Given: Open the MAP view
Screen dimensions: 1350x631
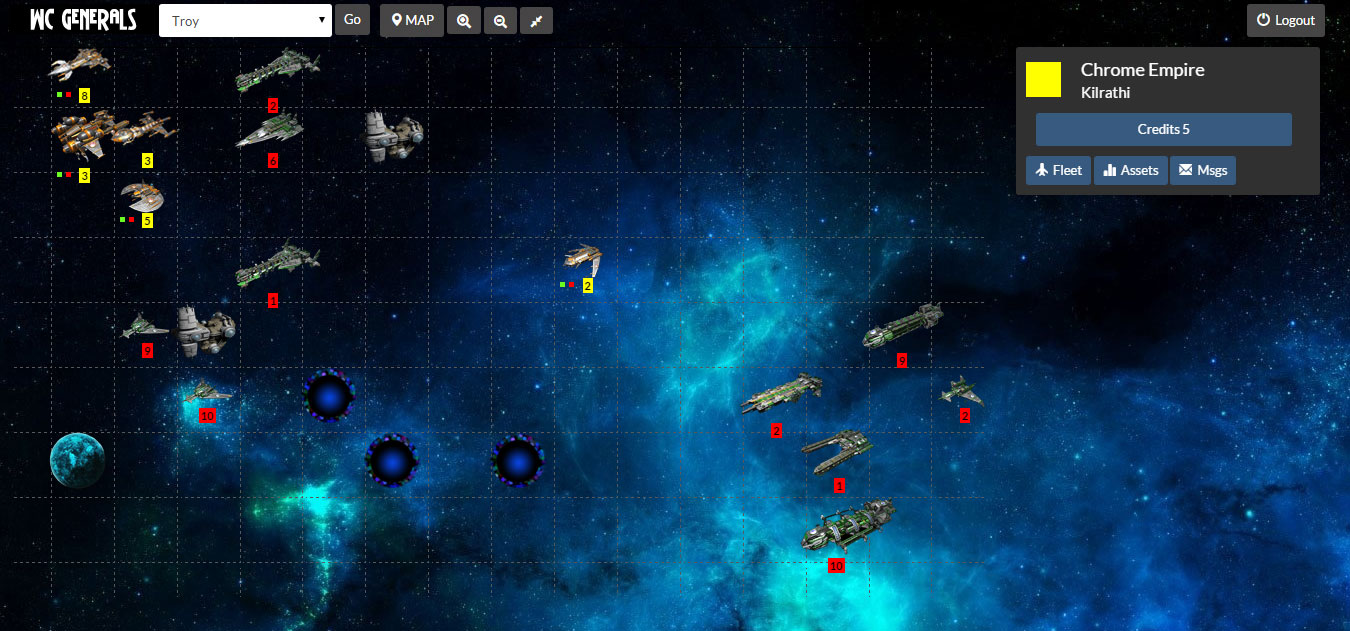Looking at the screenshot, I should pos(412,20).
